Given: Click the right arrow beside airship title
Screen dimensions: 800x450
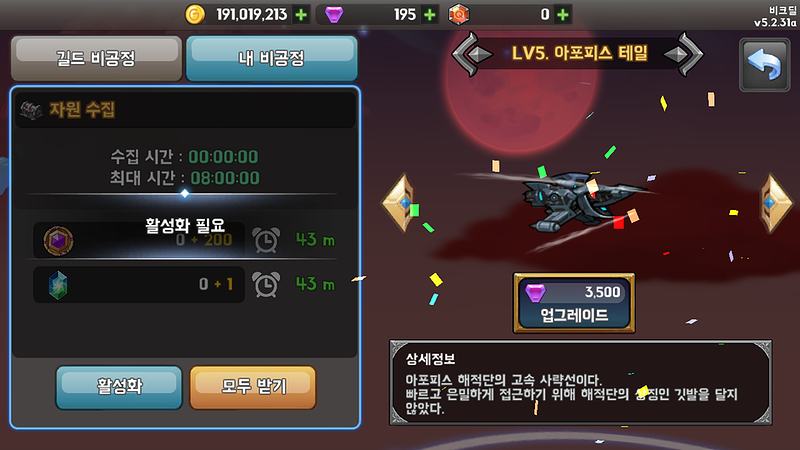Looking at the screenshot, I should 685,53.
